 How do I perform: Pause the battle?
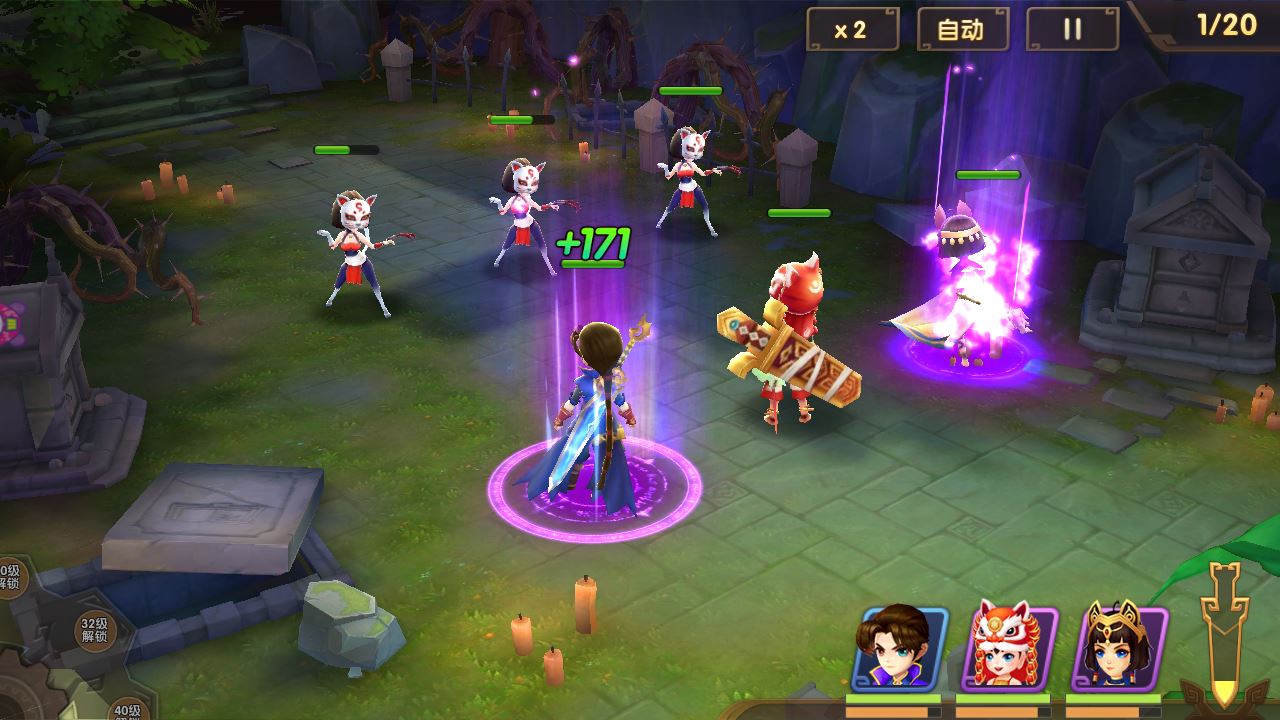coord(1072,30)
